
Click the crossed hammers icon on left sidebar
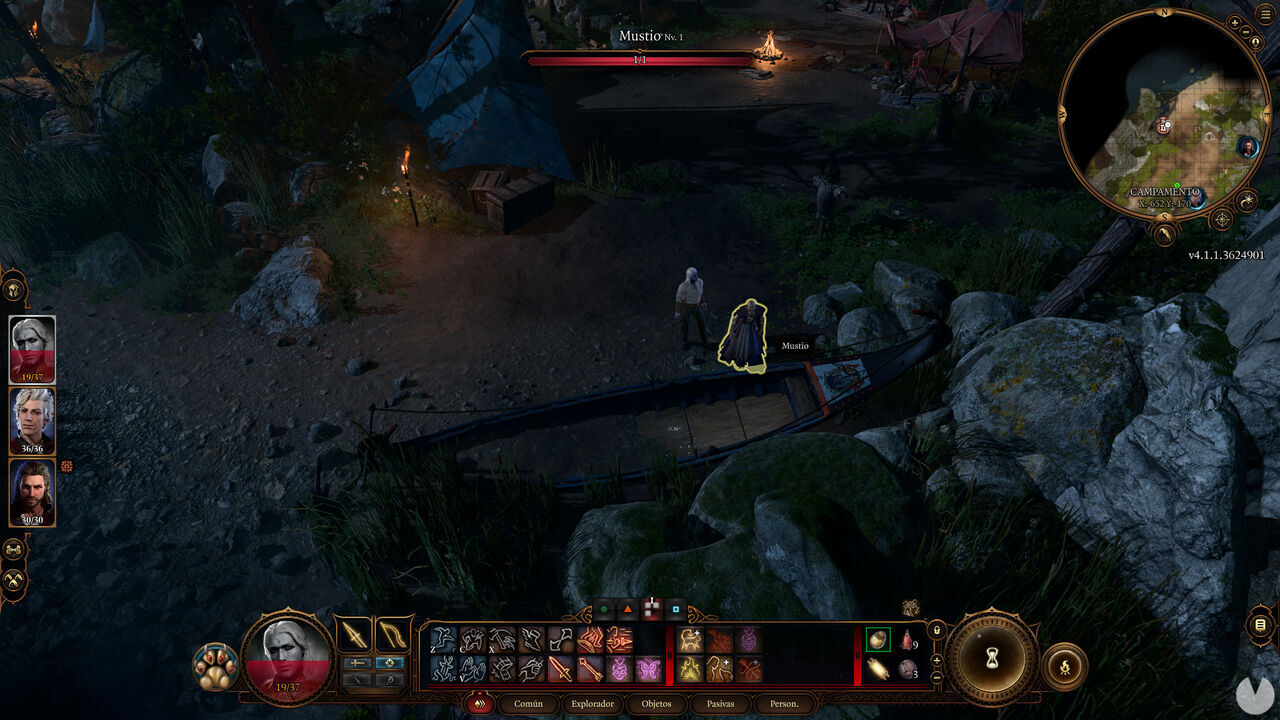[14, 547]
